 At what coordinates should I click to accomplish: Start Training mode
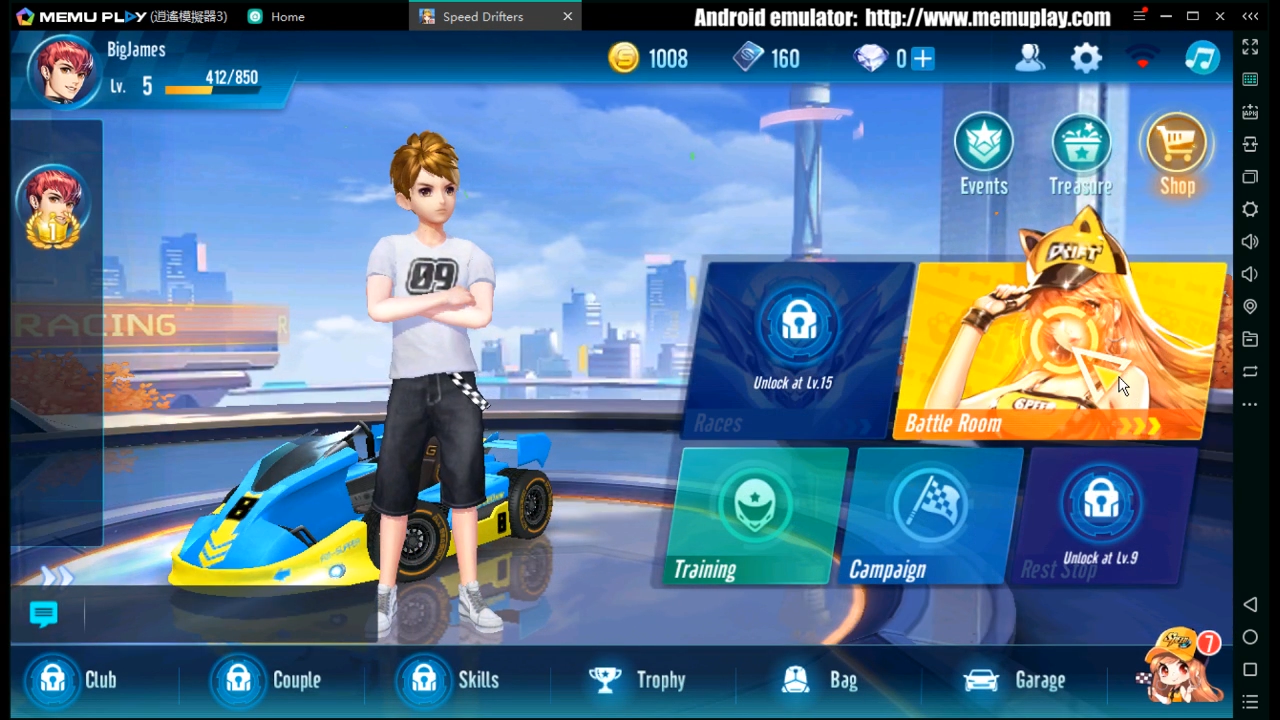[755, 515]
